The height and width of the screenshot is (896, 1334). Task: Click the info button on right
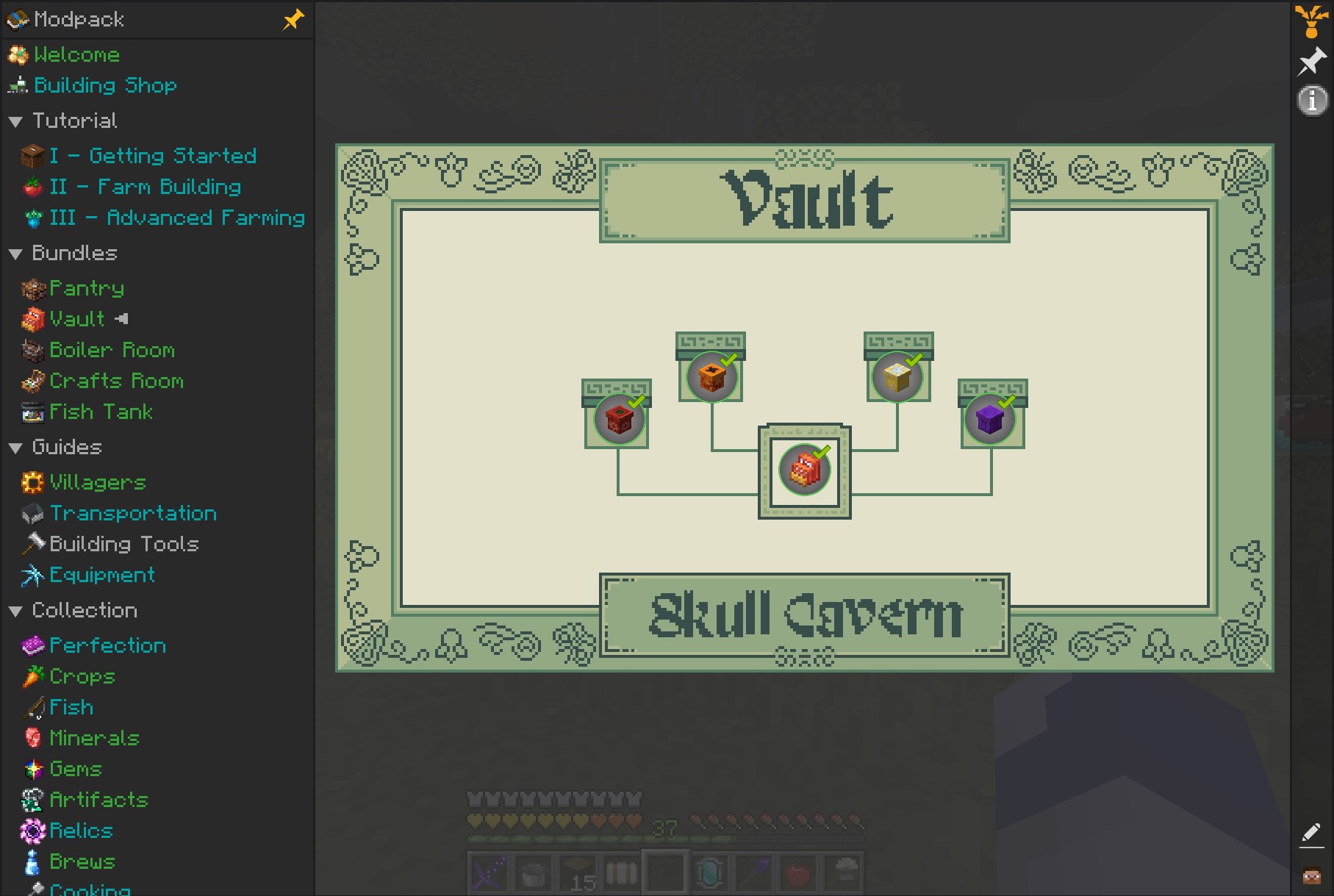tap(1312, 101)
